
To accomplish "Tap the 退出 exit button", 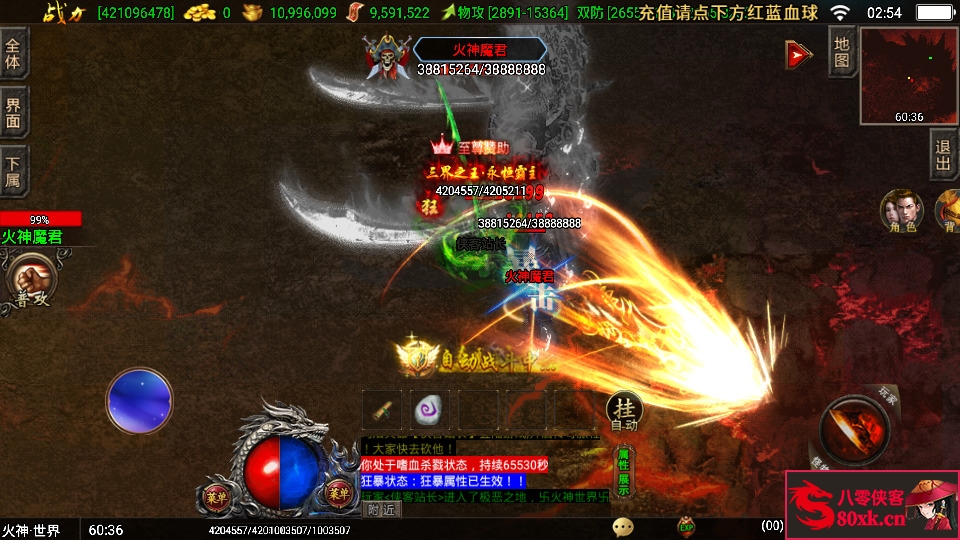I will coord(943,156).
